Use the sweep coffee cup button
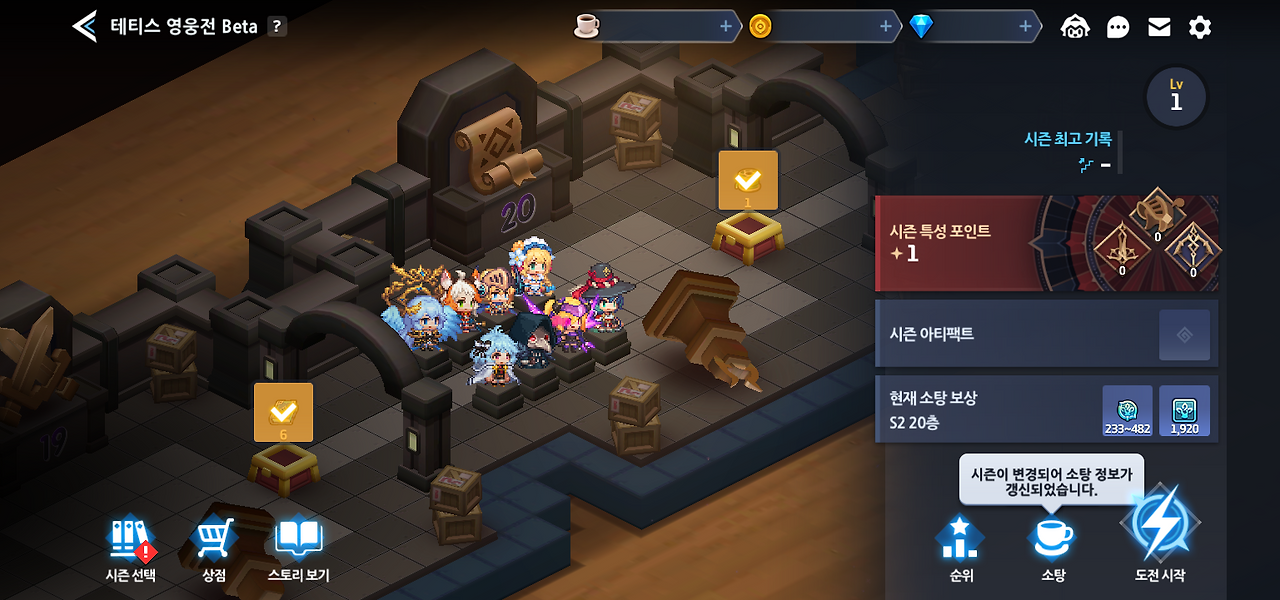This screenshot has width=1280, height=600. (x=1053, y=548)
